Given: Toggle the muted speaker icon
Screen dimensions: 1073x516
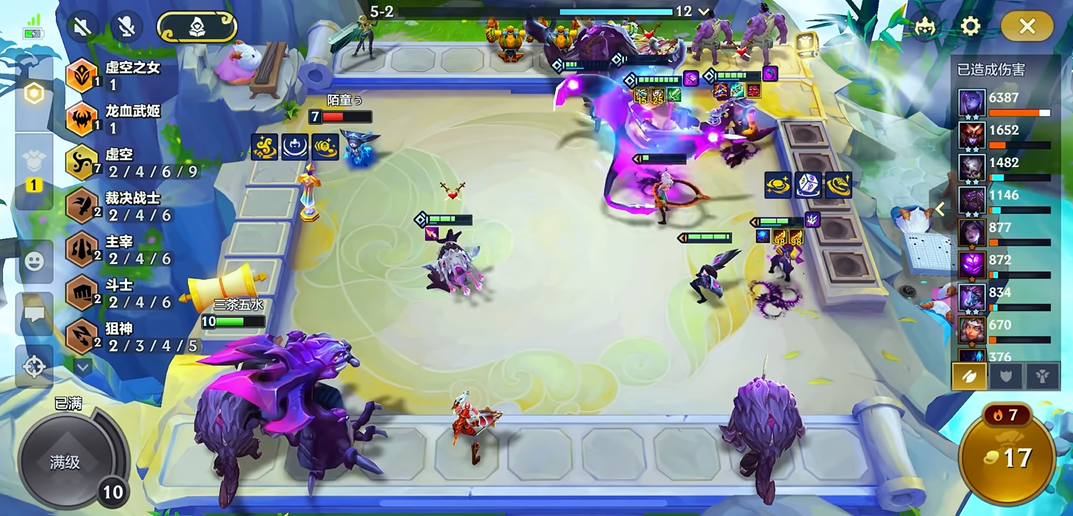Looking at the screenshot, I should coord(84,26).
